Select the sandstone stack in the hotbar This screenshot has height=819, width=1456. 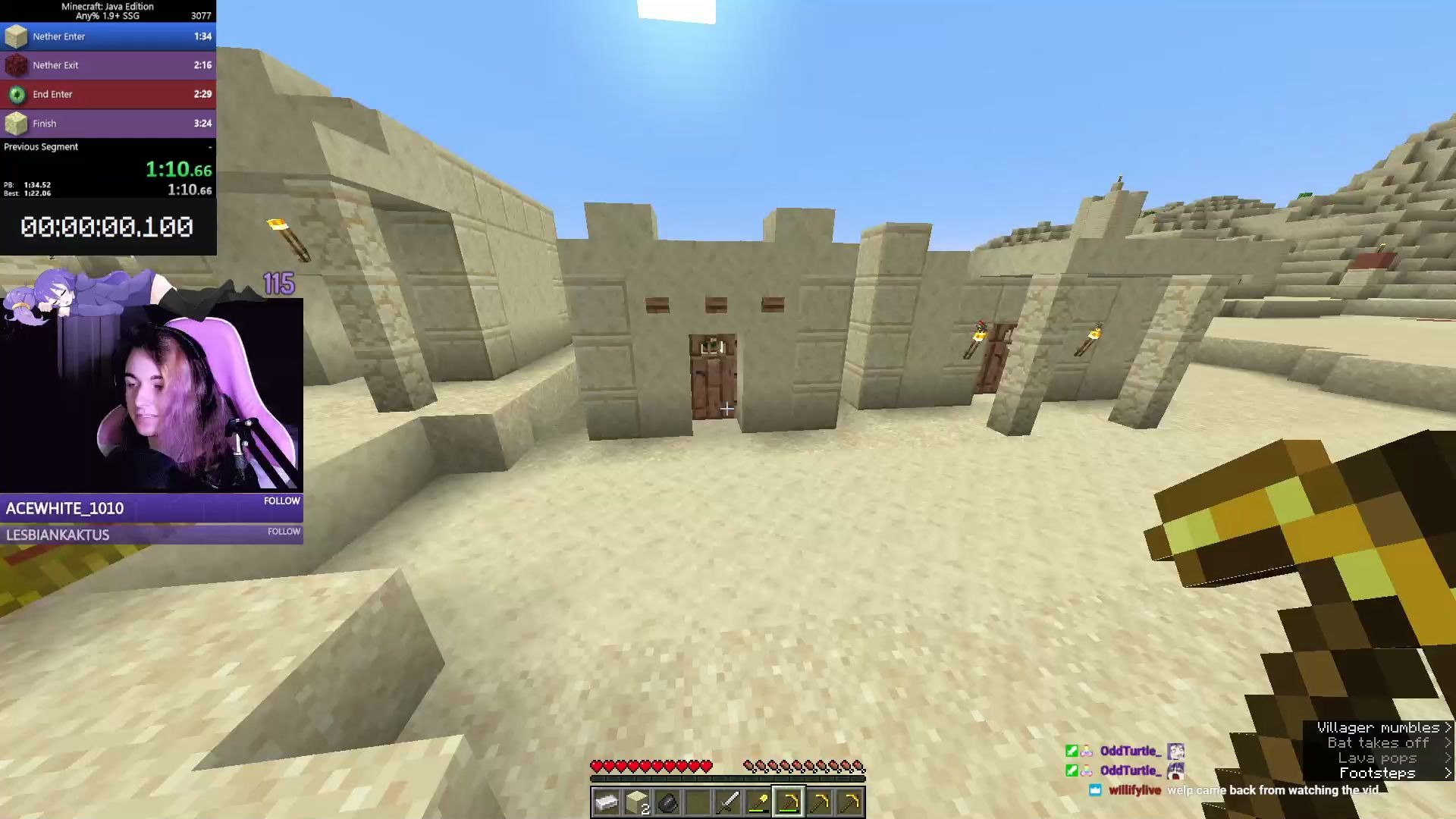click(x=637, y=803)
